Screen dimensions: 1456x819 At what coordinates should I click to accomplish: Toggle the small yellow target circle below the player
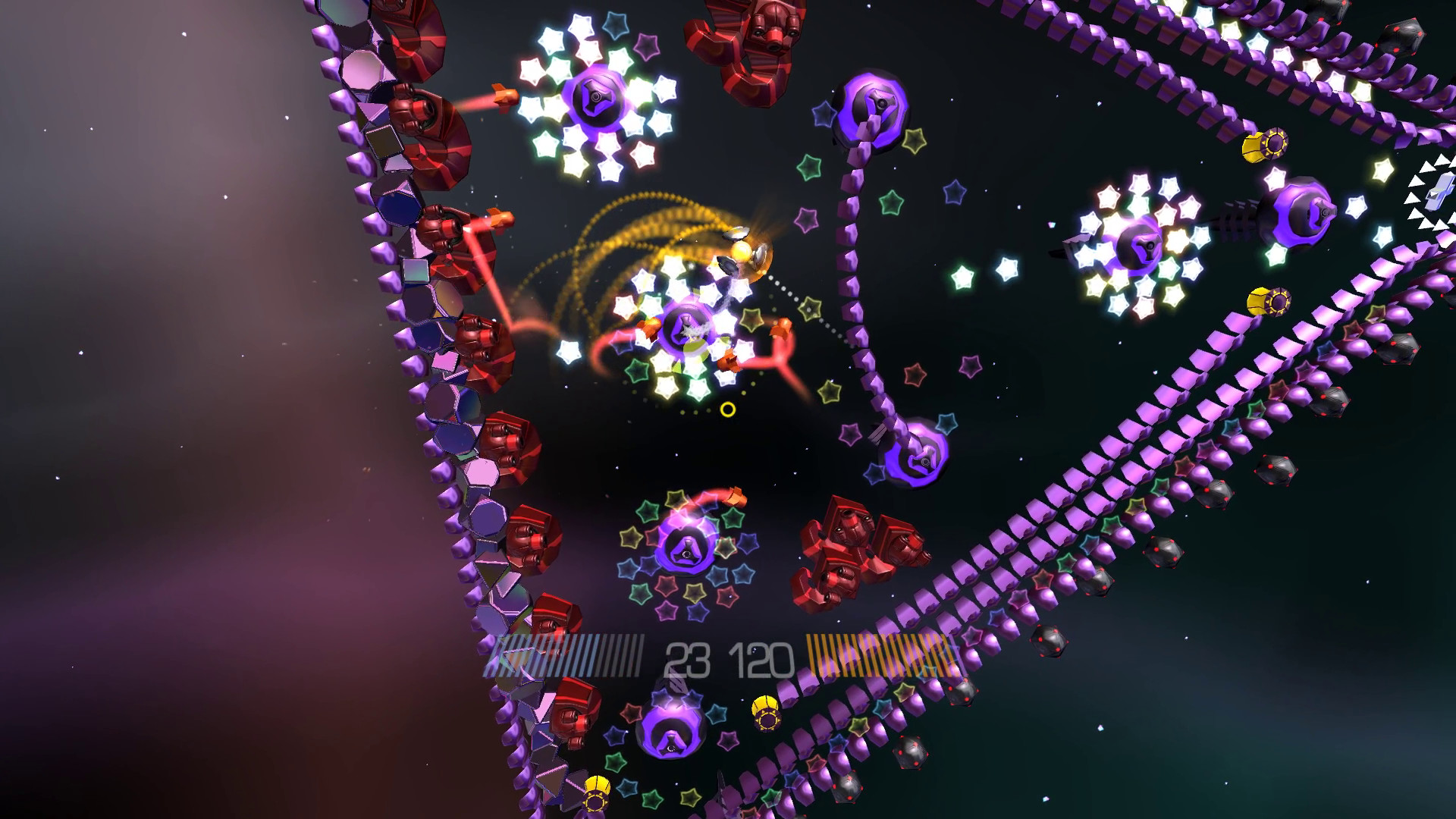730,409
